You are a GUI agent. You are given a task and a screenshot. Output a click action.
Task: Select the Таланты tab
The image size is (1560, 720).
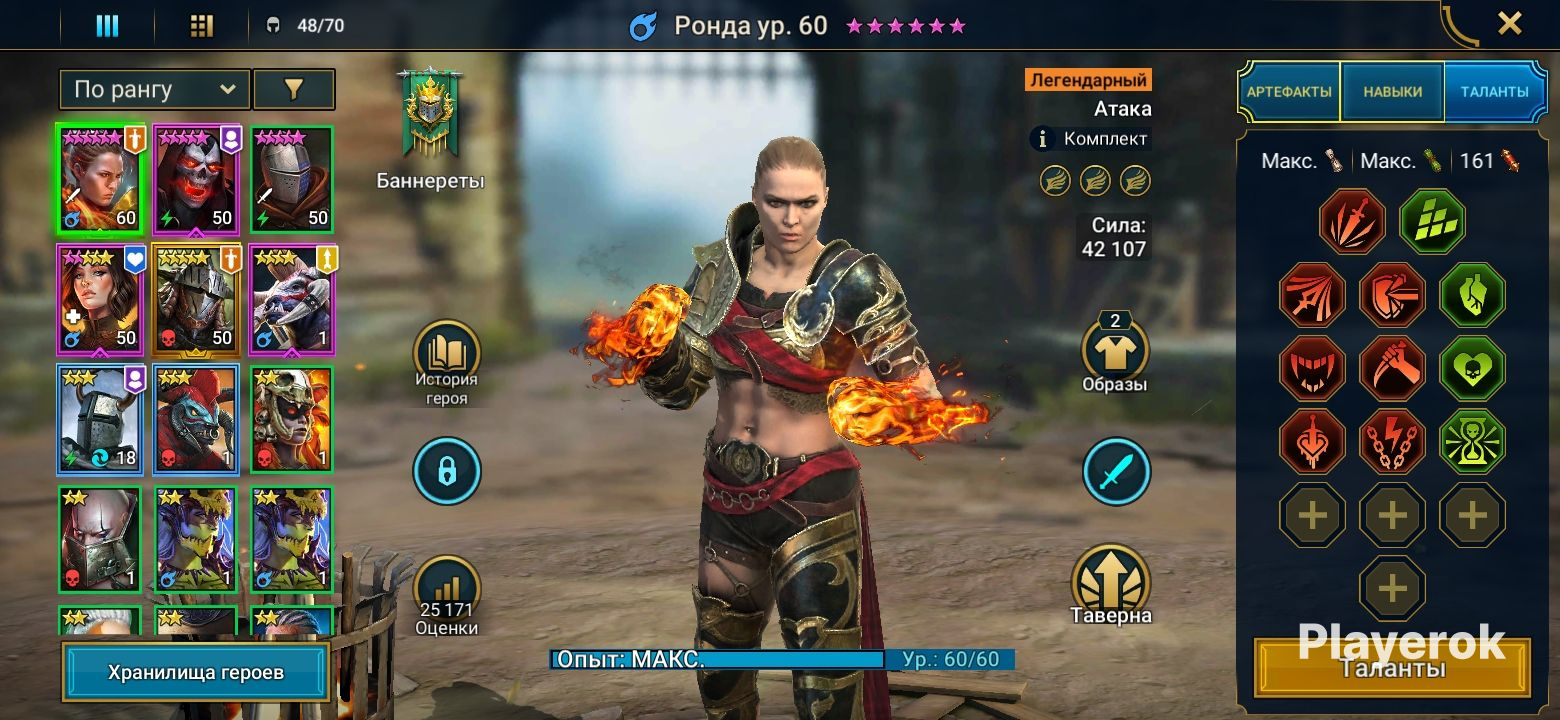1494,92
